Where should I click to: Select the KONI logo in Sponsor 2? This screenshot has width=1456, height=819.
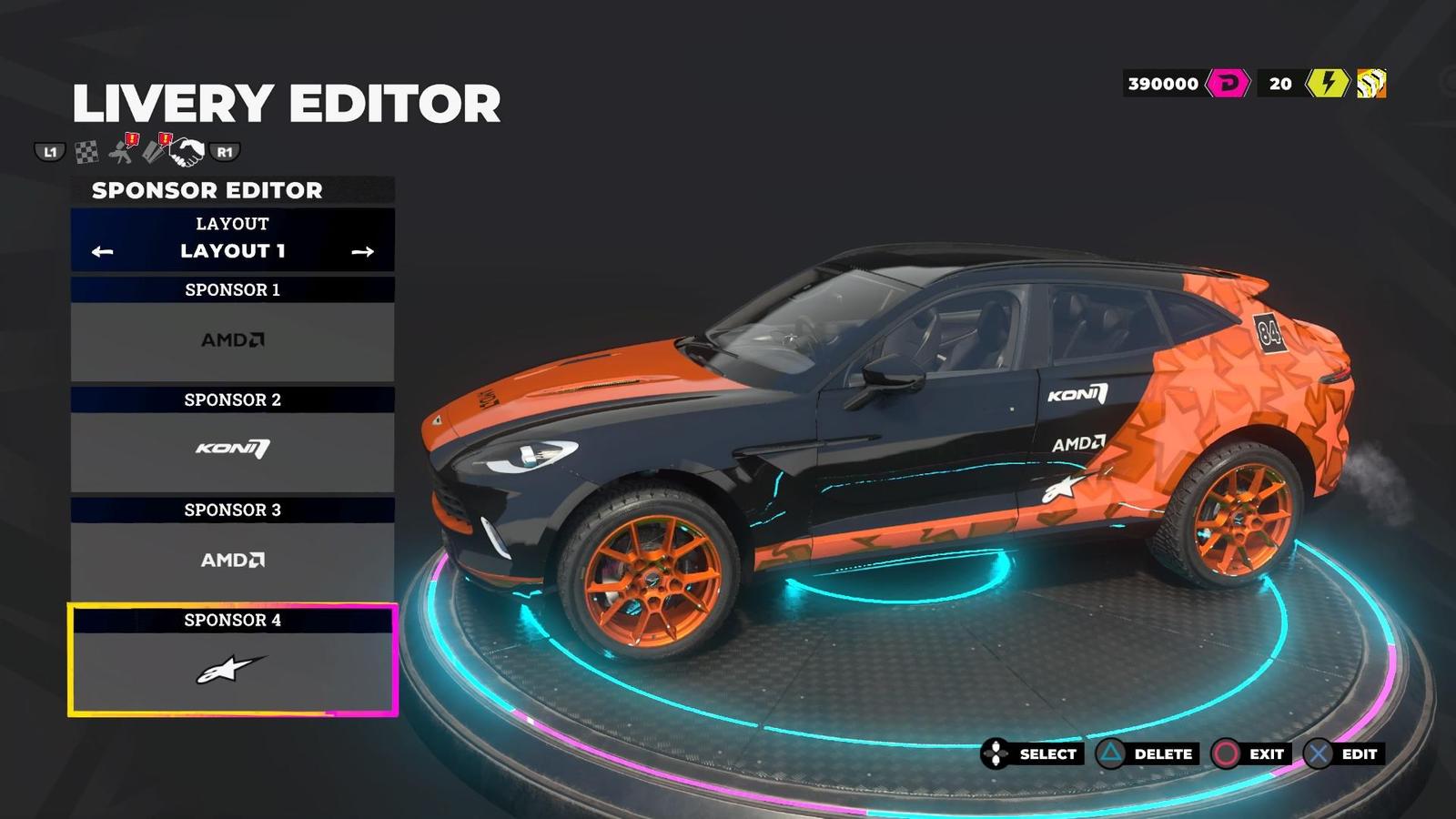[x=230, y=449]
